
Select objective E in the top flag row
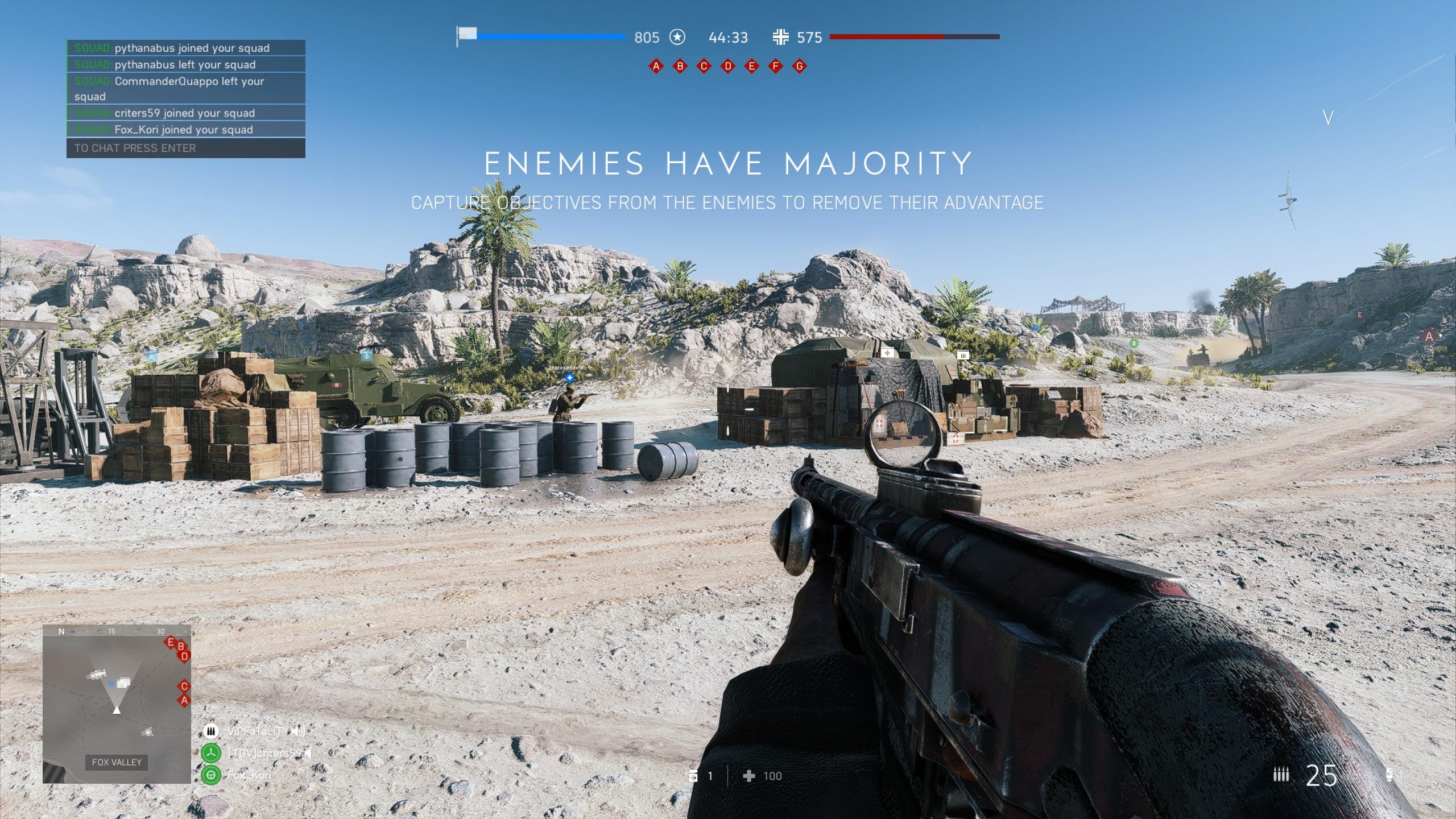tap(751, 67)
